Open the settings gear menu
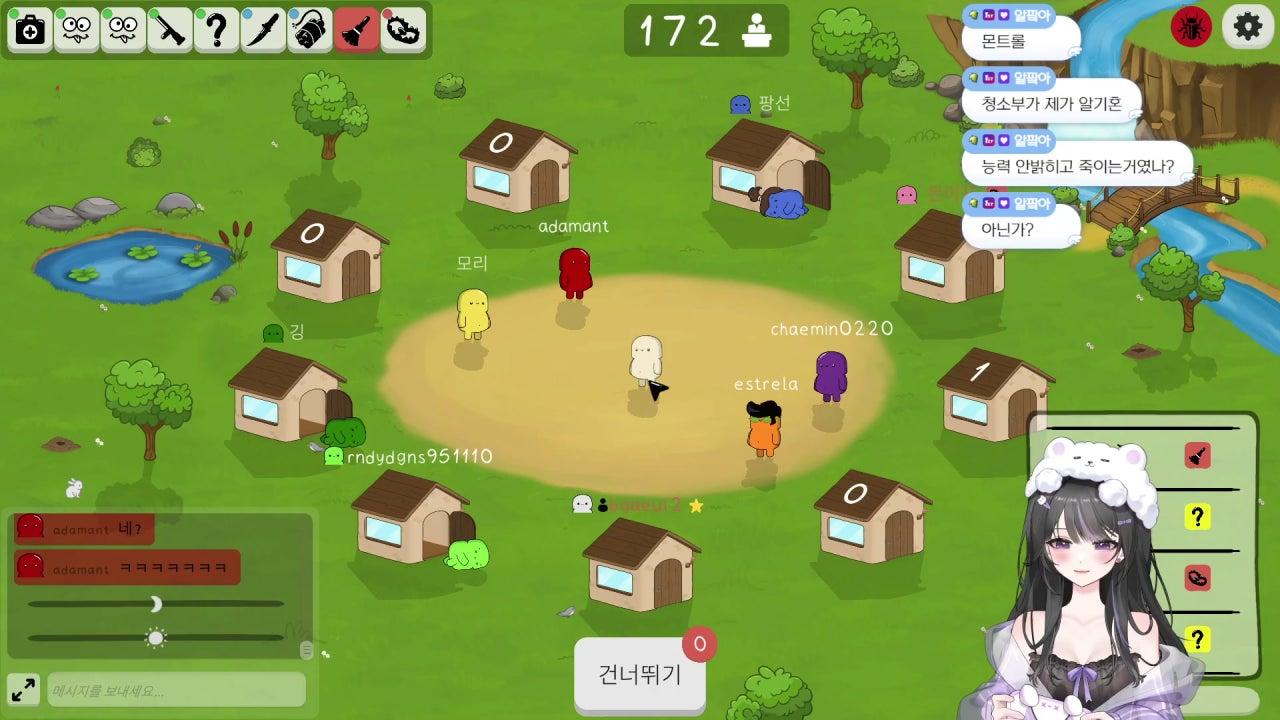Image resolution: width=1280 pixels, height=720 pixels. tap(1246, 28)
